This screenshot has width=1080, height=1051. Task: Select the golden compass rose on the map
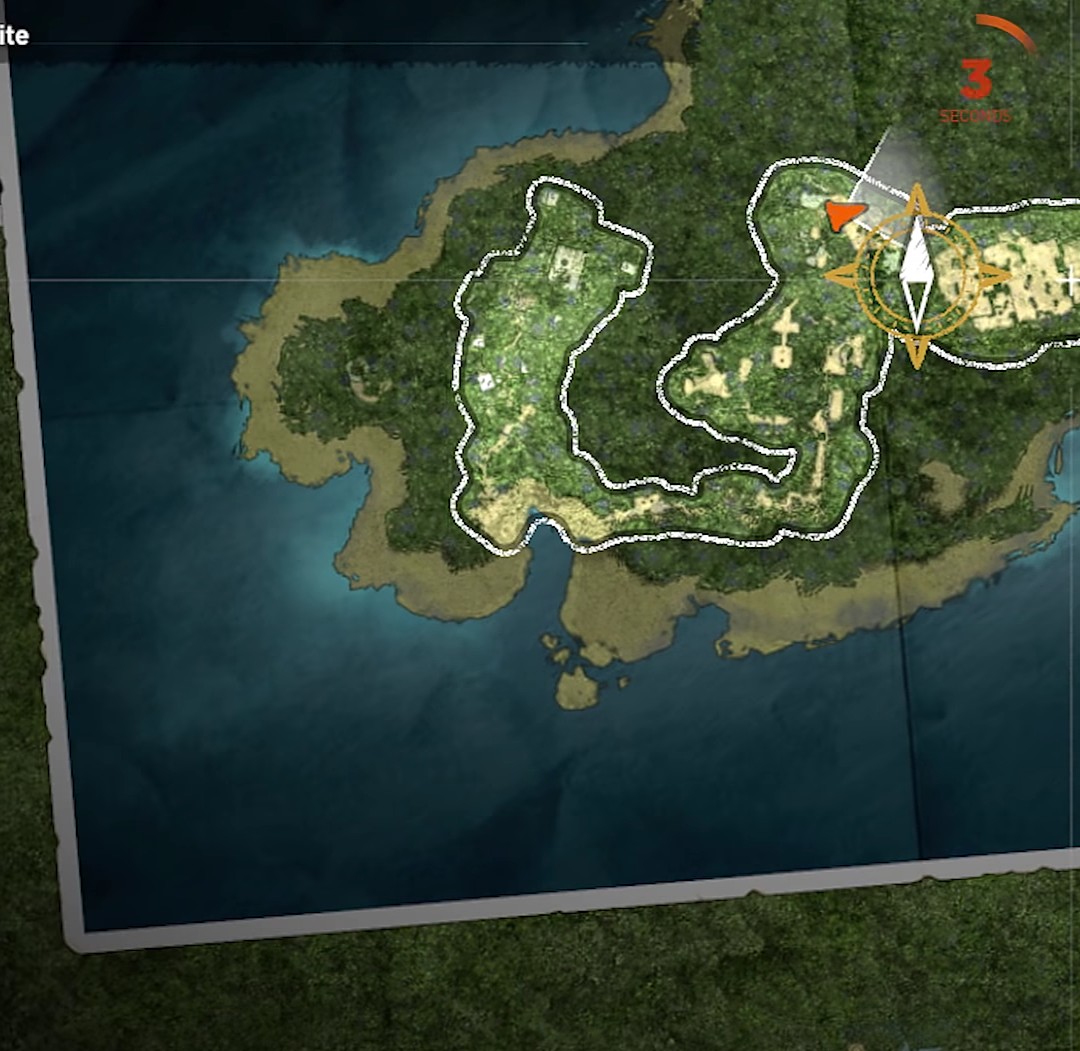point(917,274)
